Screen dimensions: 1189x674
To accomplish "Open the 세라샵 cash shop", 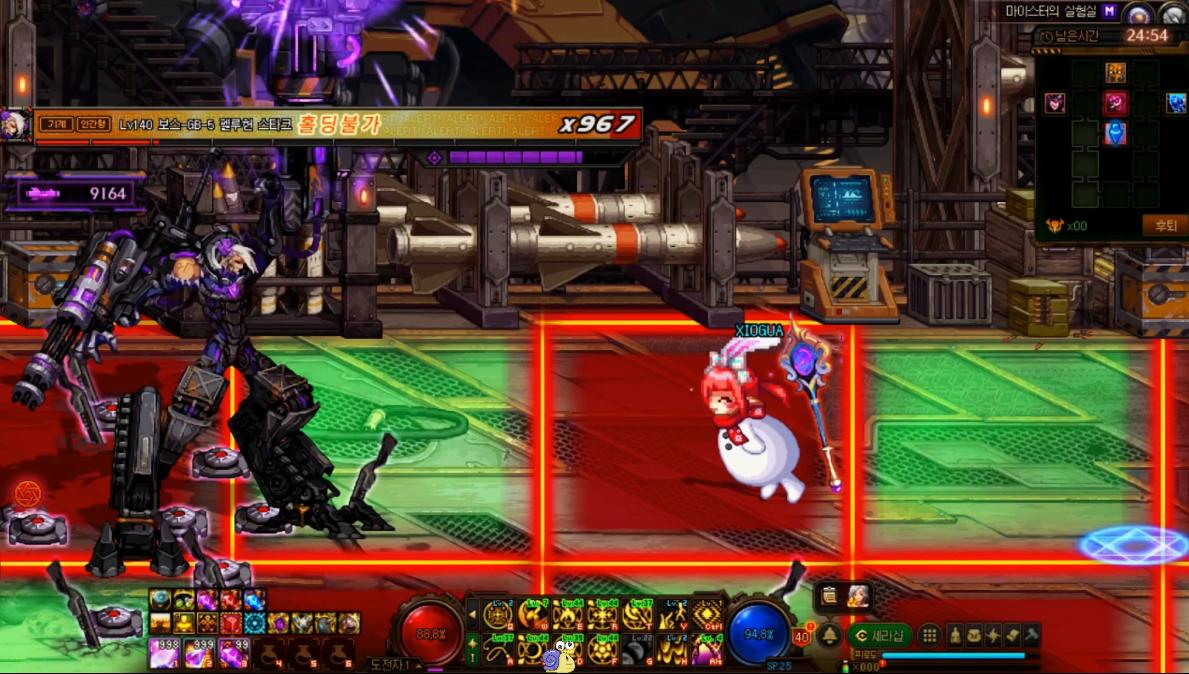I will pyautogui.click(x=879, y=635).
